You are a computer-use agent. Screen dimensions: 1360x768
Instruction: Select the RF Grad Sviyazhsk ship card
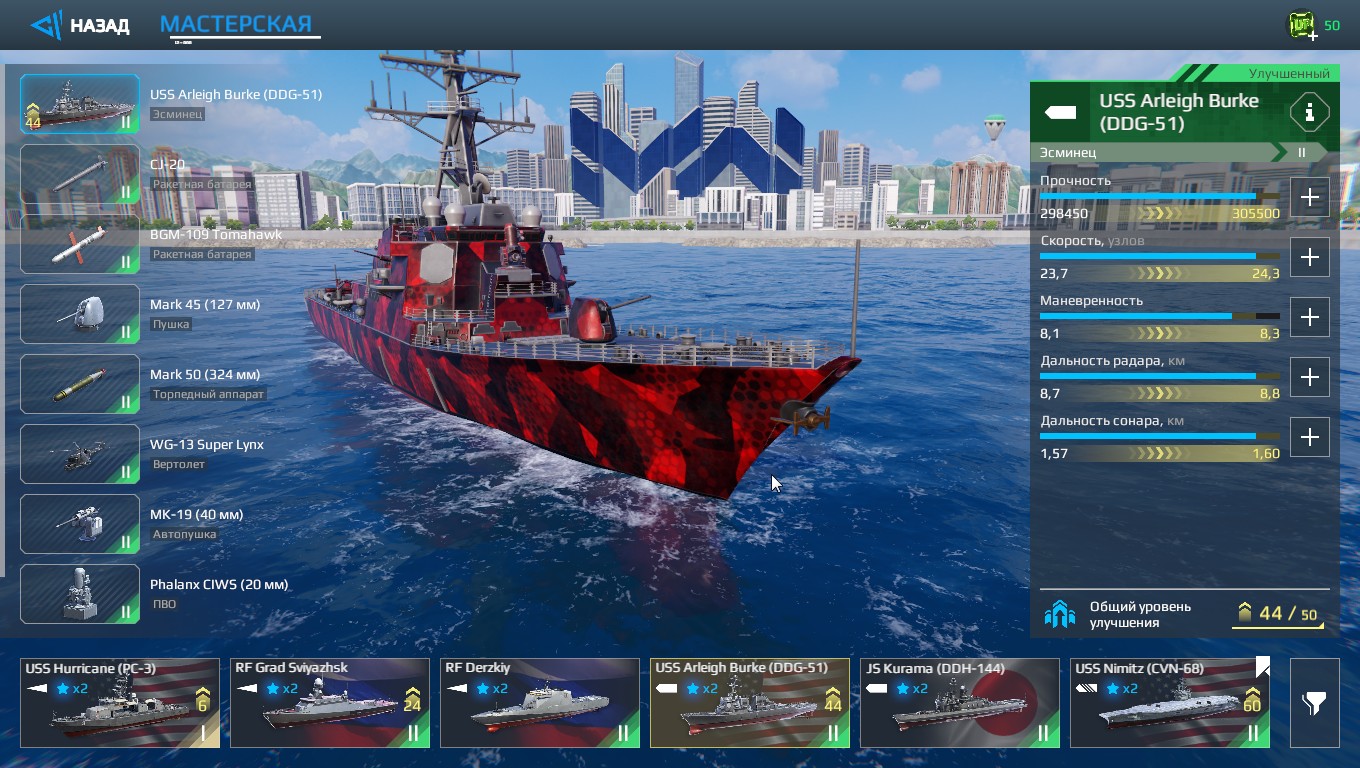pos(330,703)
